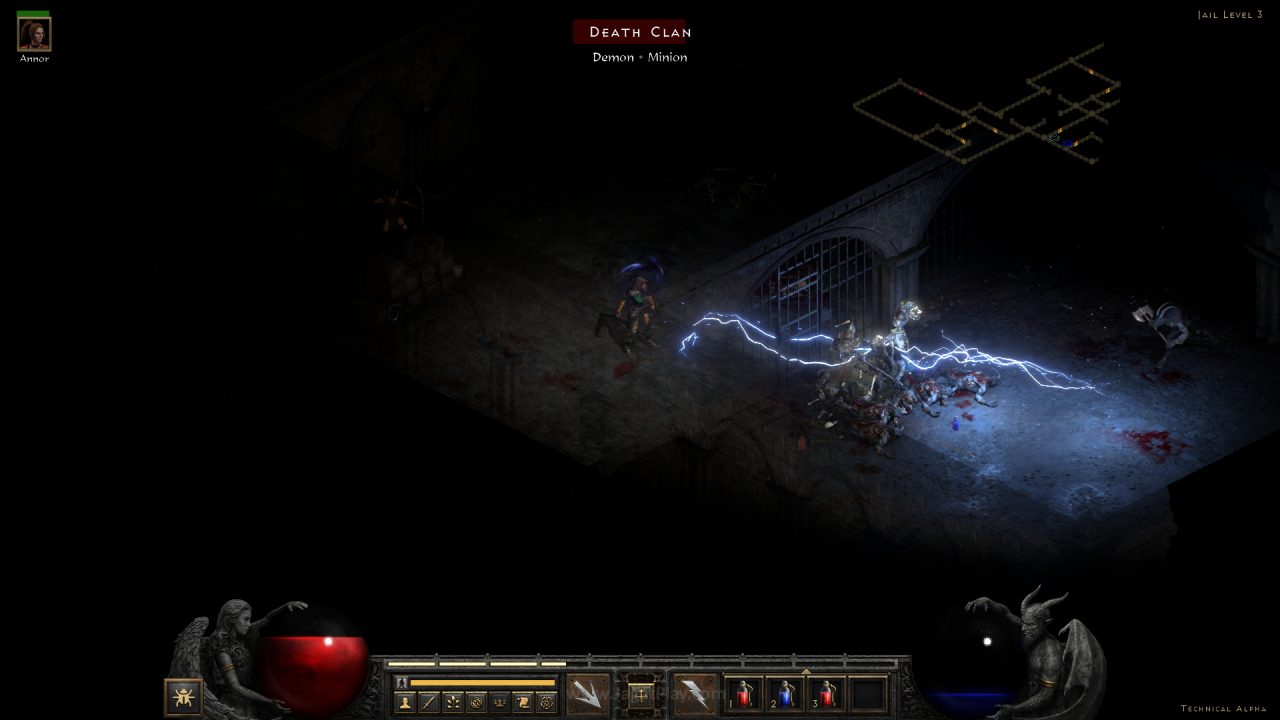Image resolution: width=1280 pixels, height=720 pixels.
Task: Open inventory with the sword icon
Action: coord(429,702)
